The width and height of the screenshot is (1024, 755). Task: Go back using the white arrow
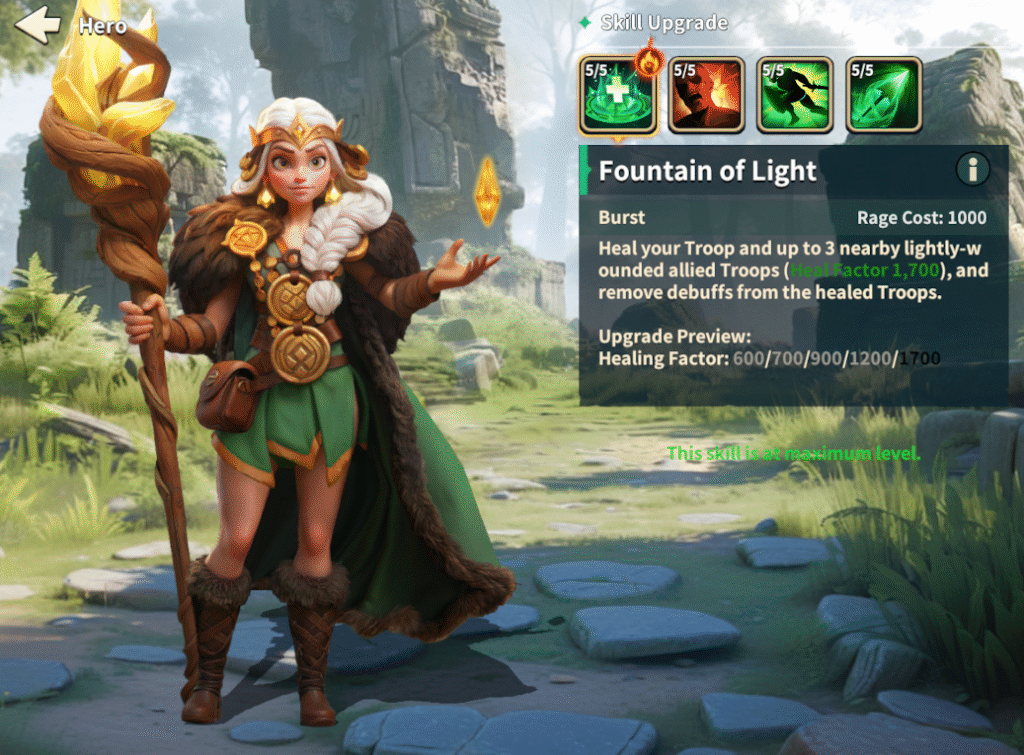[x=38, y=24]
